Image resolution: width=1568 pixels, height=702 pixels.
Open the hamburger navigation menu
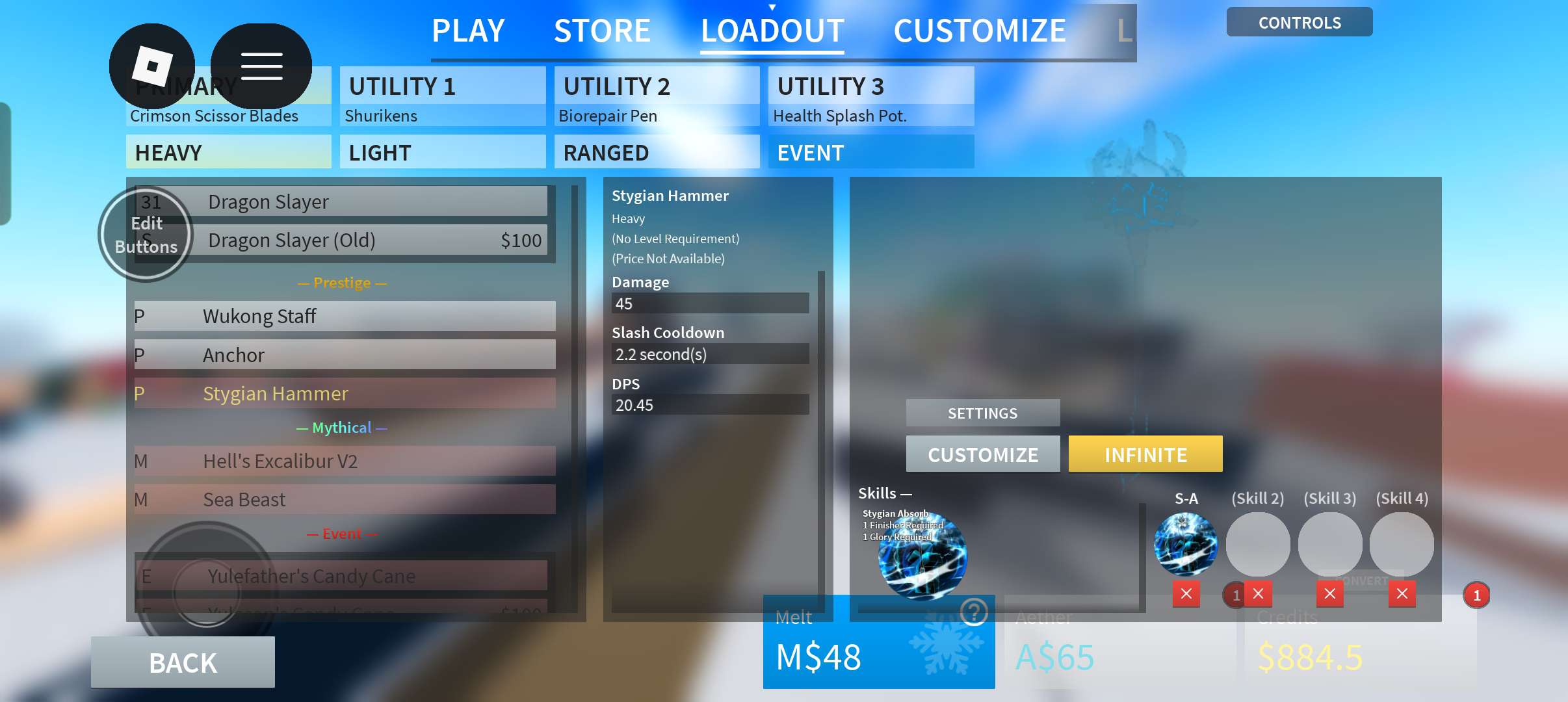(x=262, y=65)
